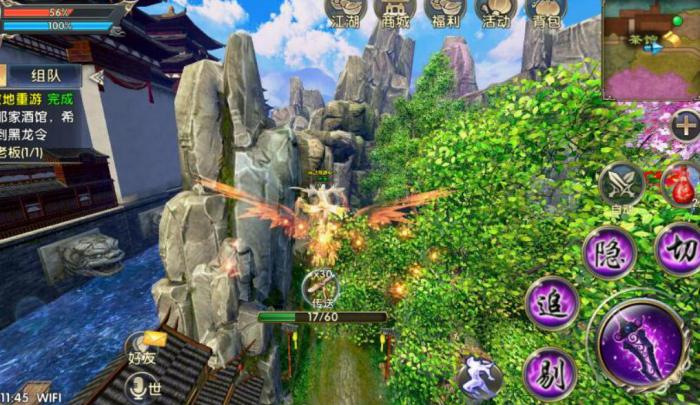Tap the microphone world voice chat button
The image size is (700, 405).
[x=141, y=386]
